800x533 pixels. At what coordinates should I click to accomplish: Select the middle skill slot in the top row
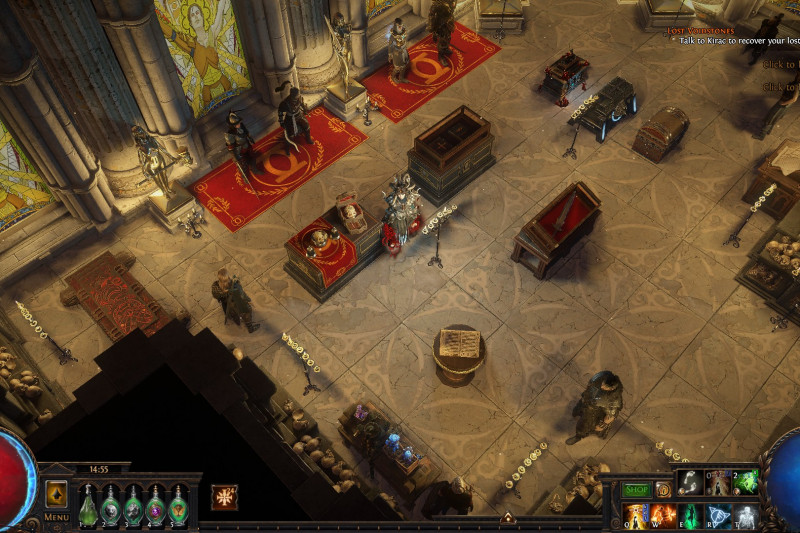[x=718, y=482]
